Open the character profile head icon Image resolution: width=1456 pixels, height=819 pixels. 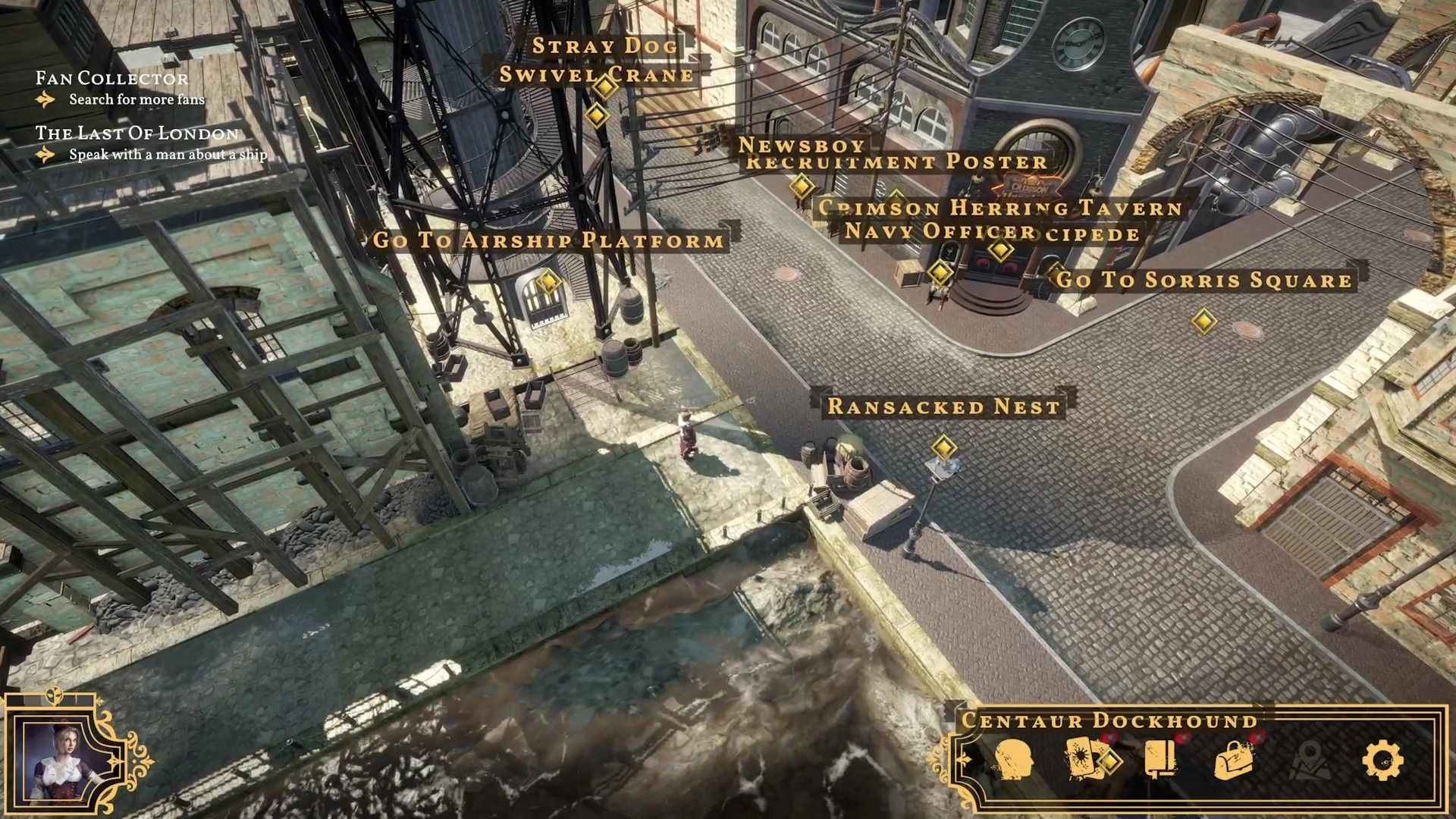[x=1012, y=759]
